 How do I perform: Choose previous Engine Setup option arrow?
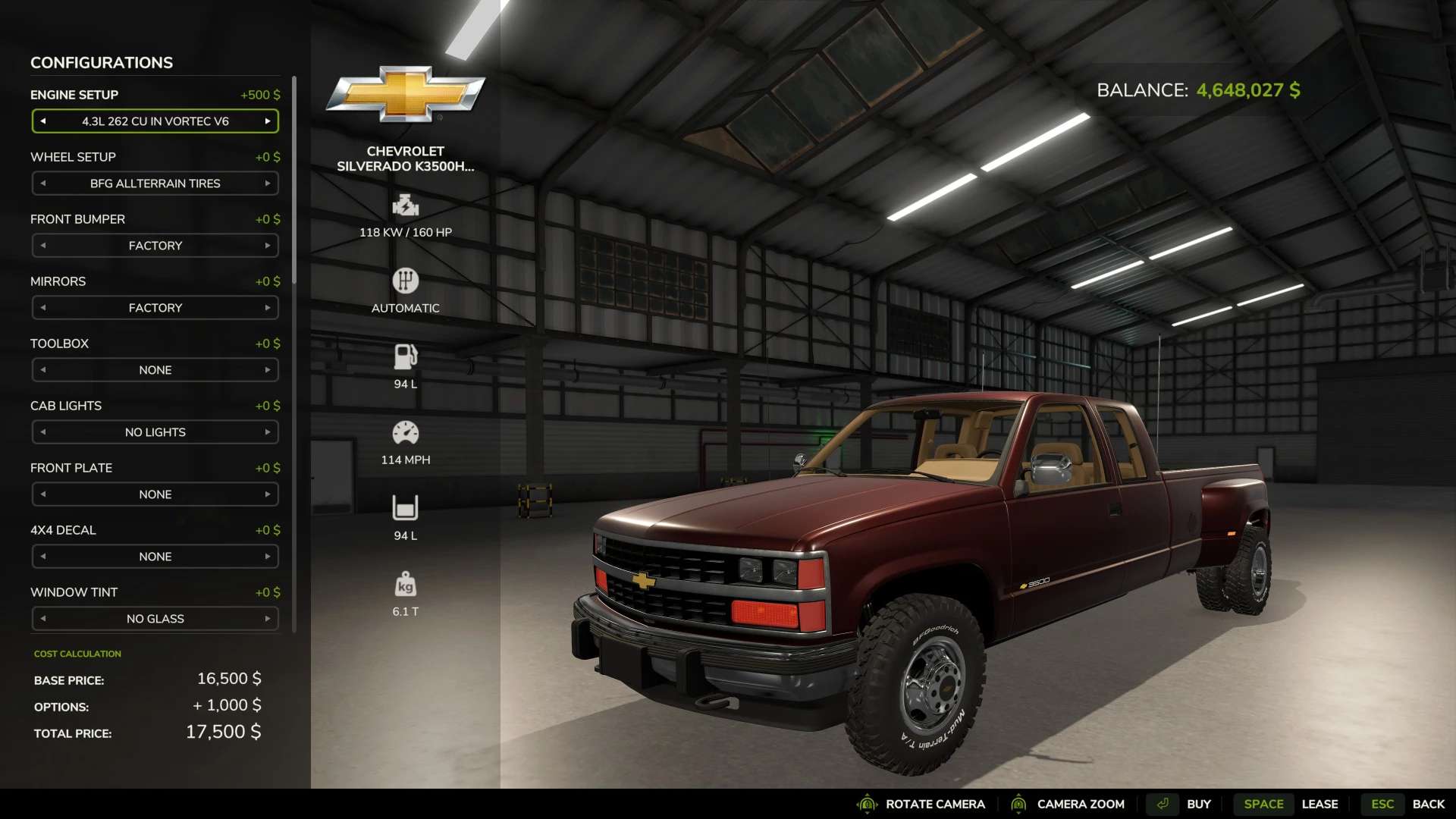click(x=43, y=121)
